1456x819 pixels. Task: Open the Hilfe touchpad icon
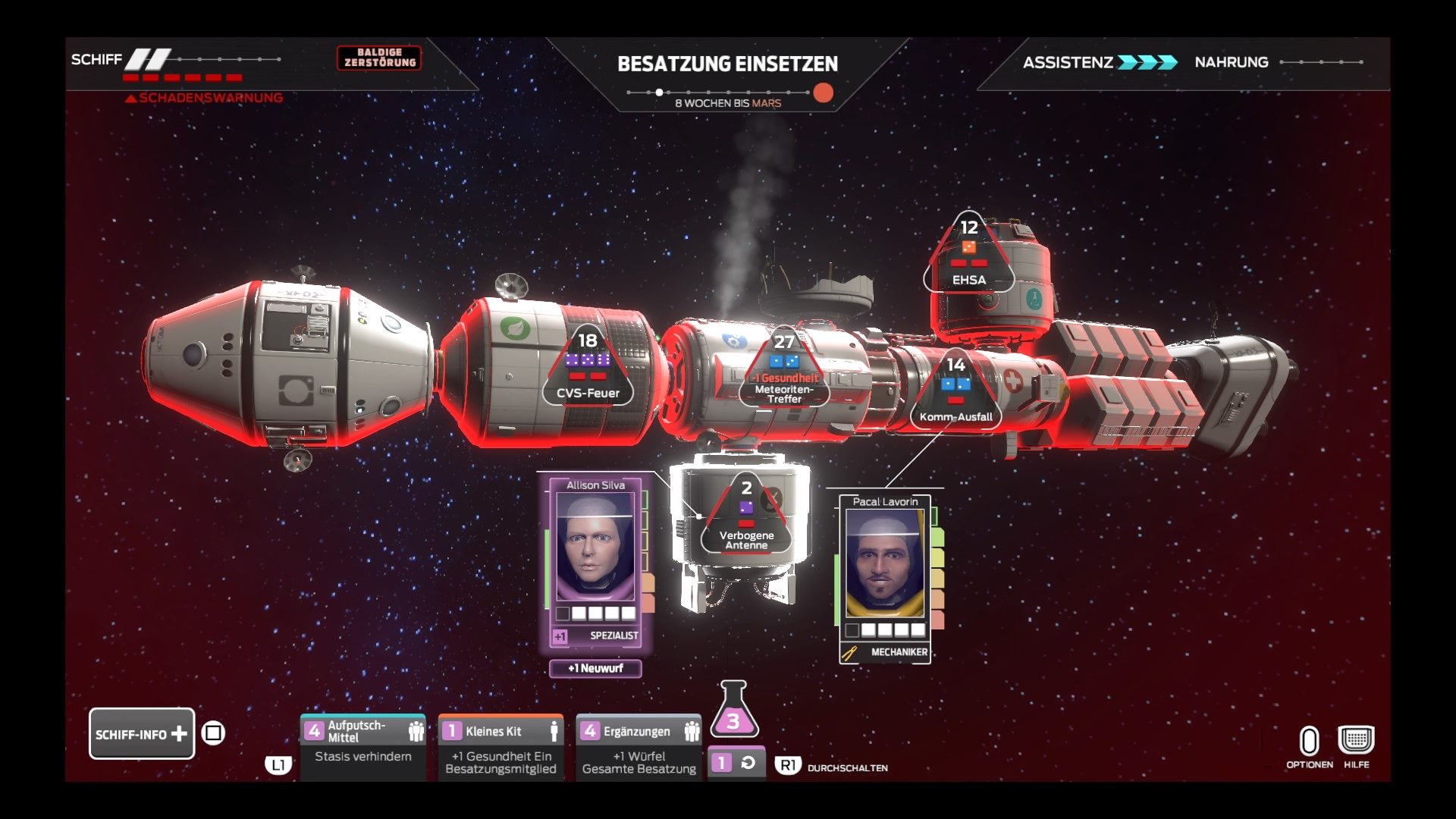(1357, 739)
